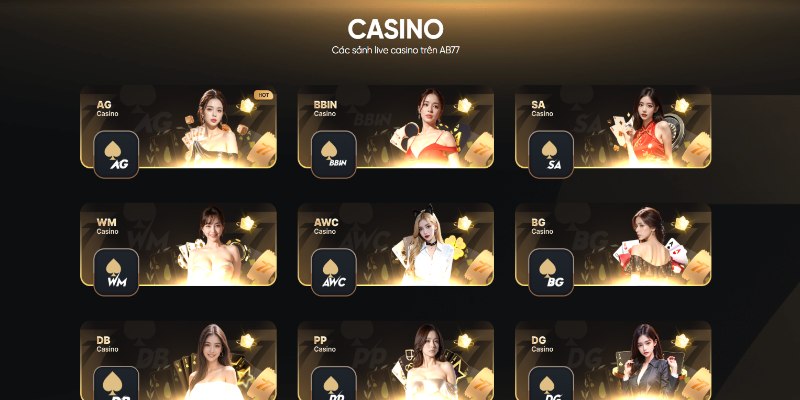Open the PP Casino lobby
The height and width of the screenshot is (400, 800).
click(x=395, y=362)
